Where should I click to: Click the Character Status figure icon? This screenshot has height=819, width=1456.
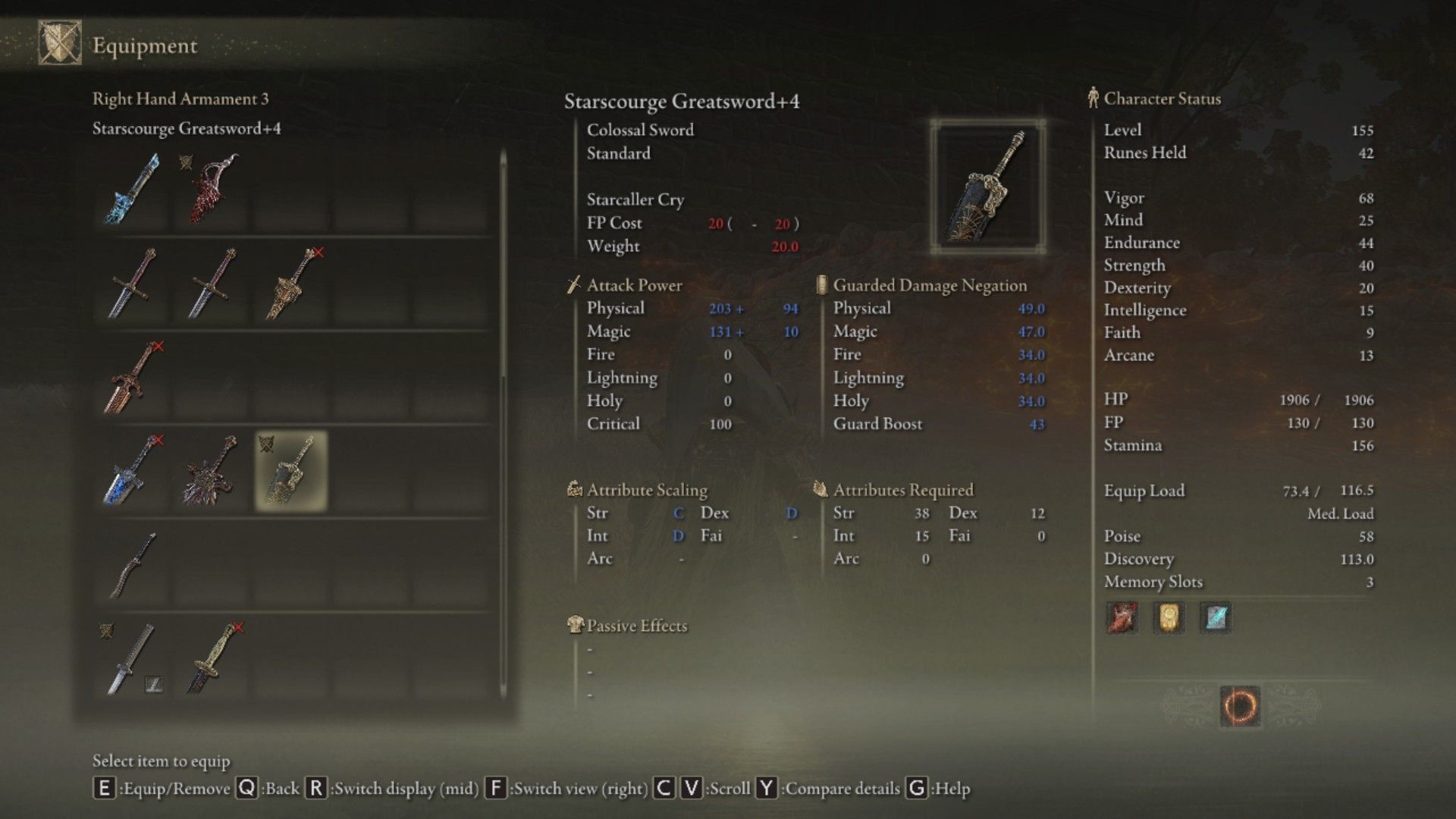[1092, 98]
